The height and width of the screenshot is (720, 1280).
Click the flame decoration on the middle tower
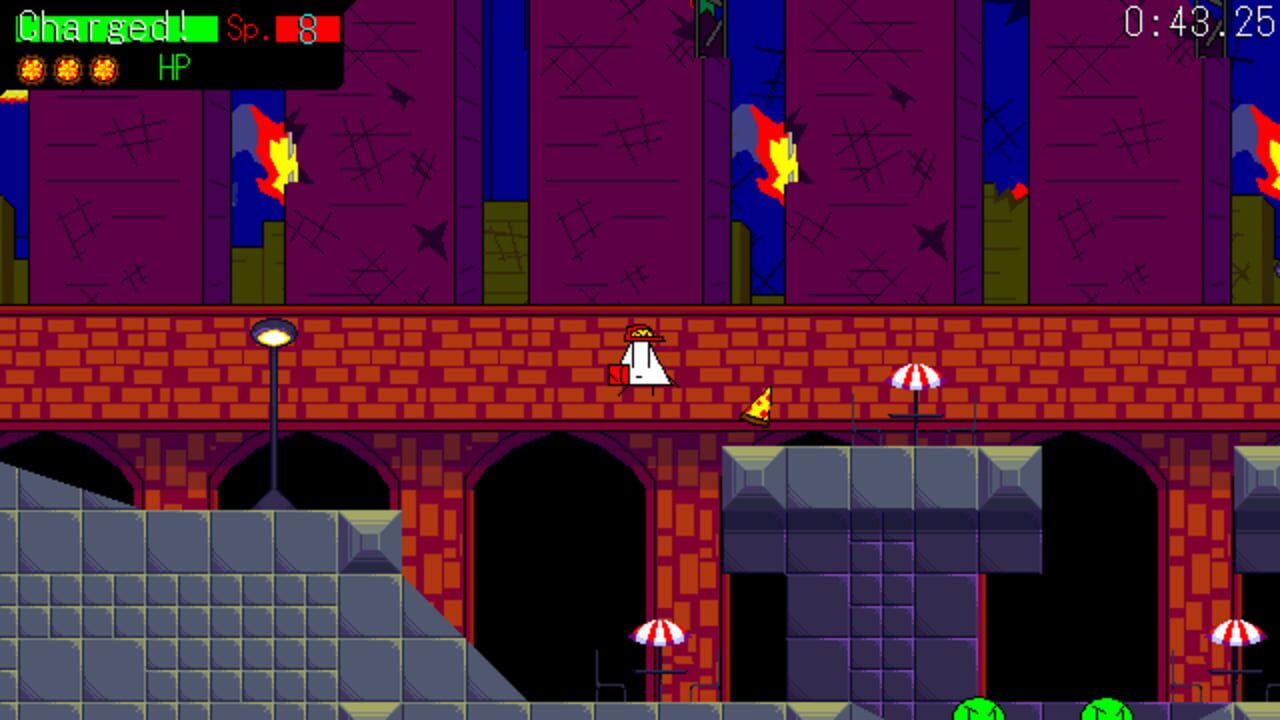778,150
